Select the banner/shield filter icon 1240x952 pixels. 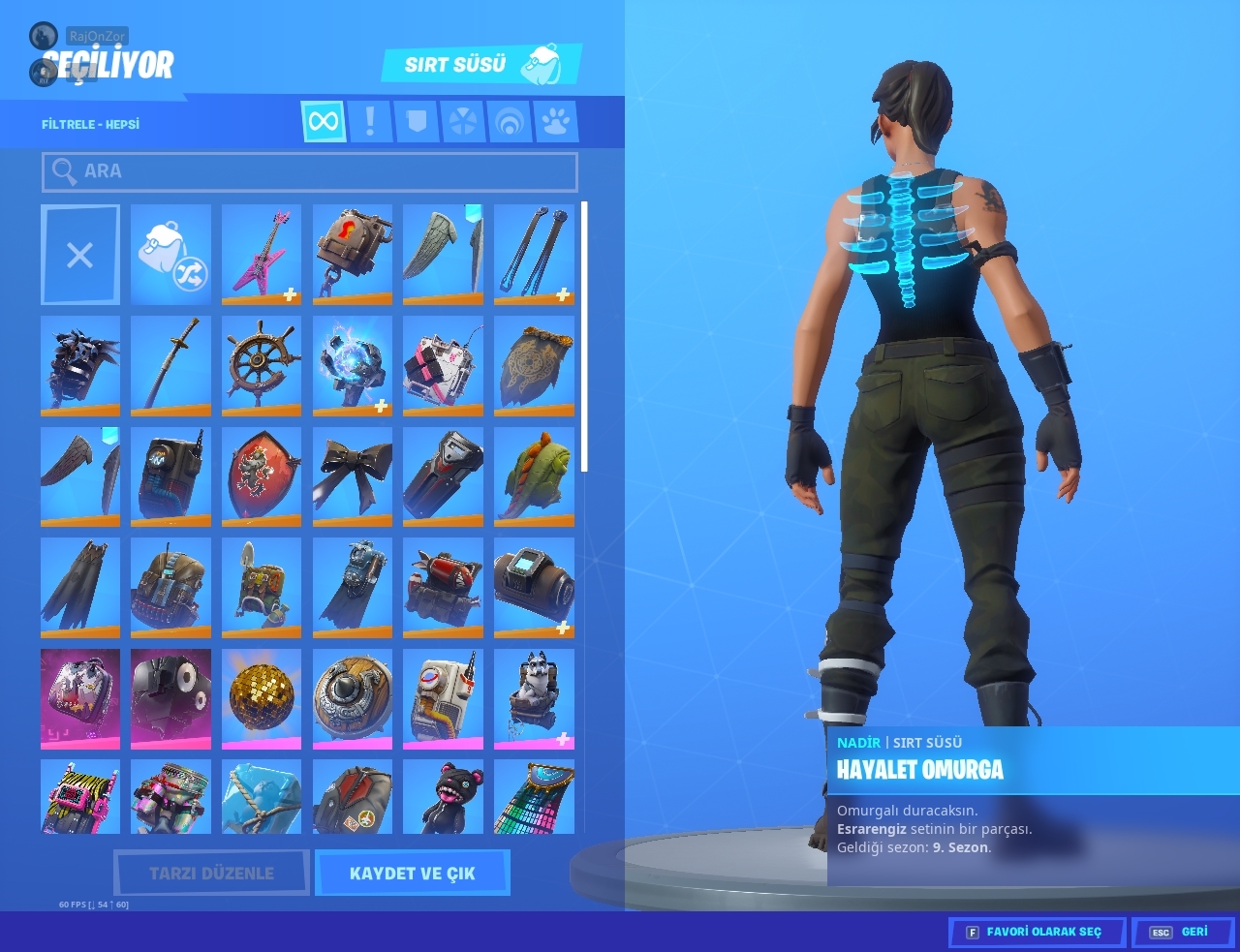[417, 122]
